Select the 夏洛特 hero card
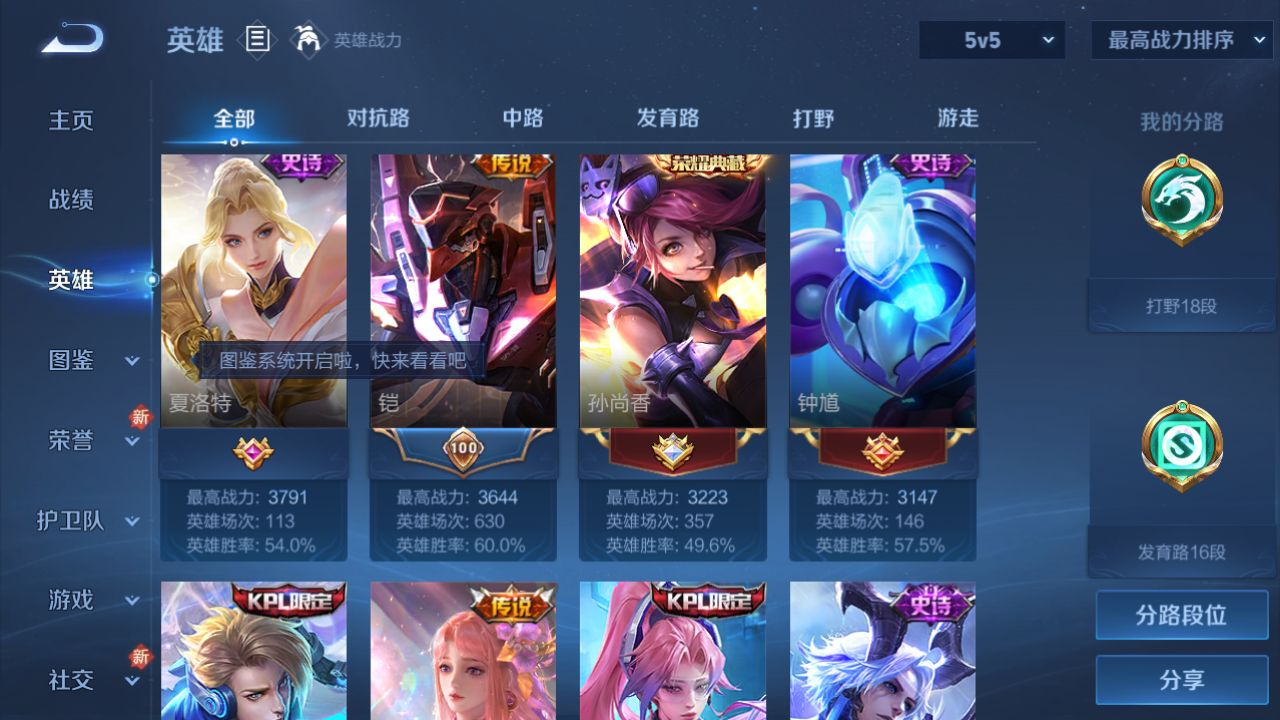The width and height of the screenshot is (1280, 720). pos(254,290)
